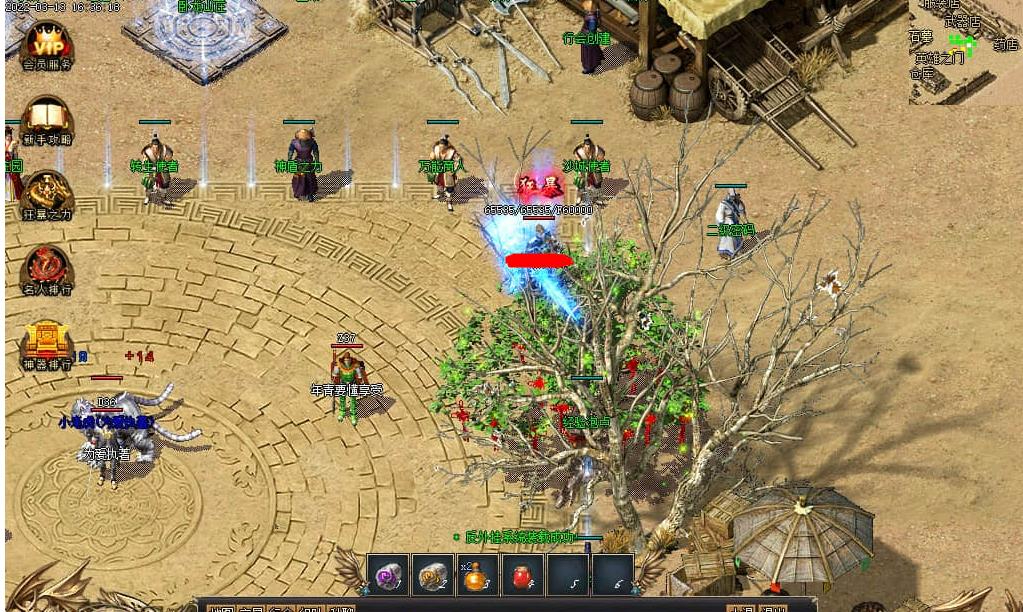This screenshot has width=1023, height=612.
Task: Drink the orange potion in hotbar slot 3
Action: pos(477,575)
